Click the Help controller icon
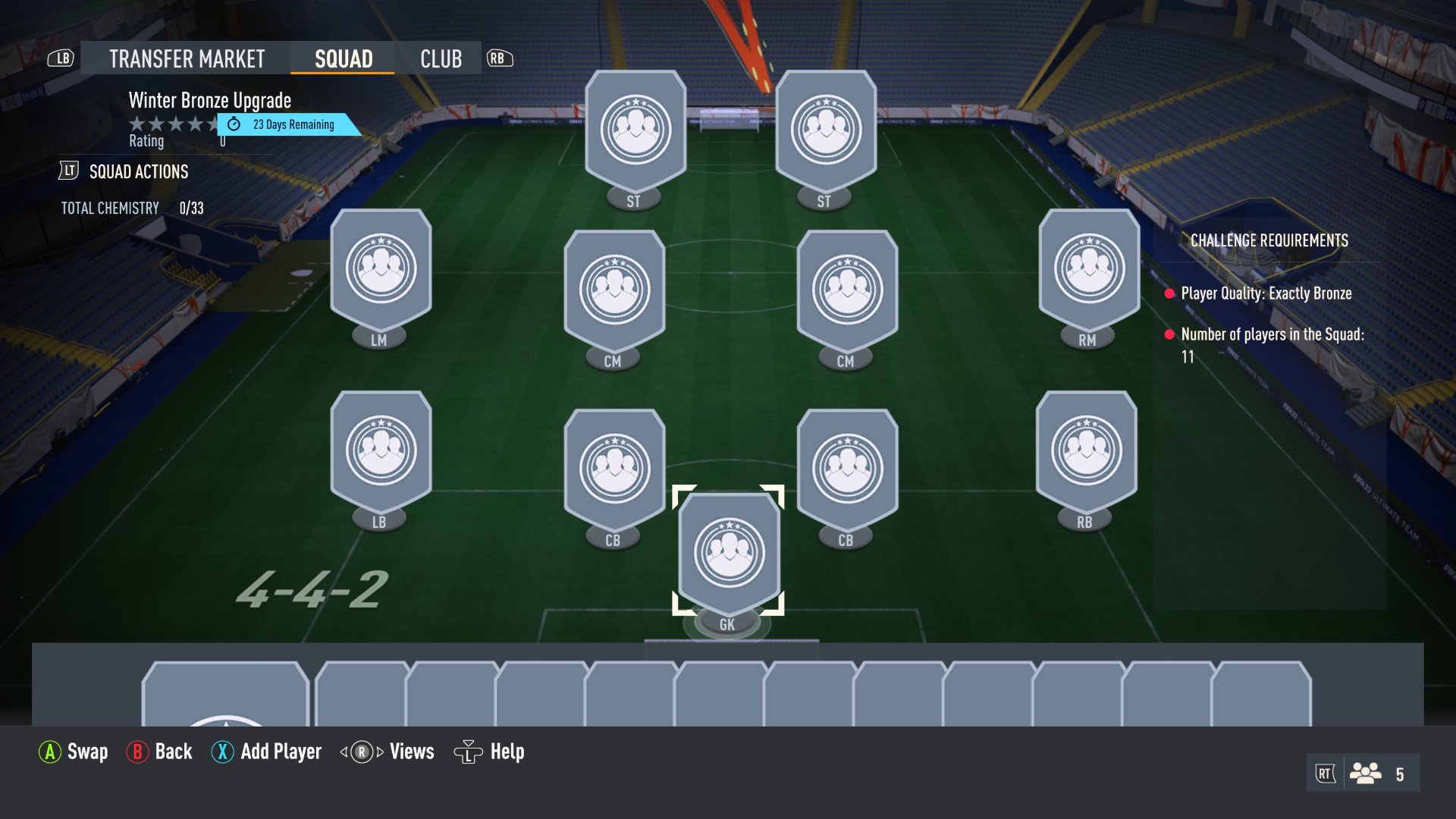This screenshot has height=819, width=1456. coord(469,752)
